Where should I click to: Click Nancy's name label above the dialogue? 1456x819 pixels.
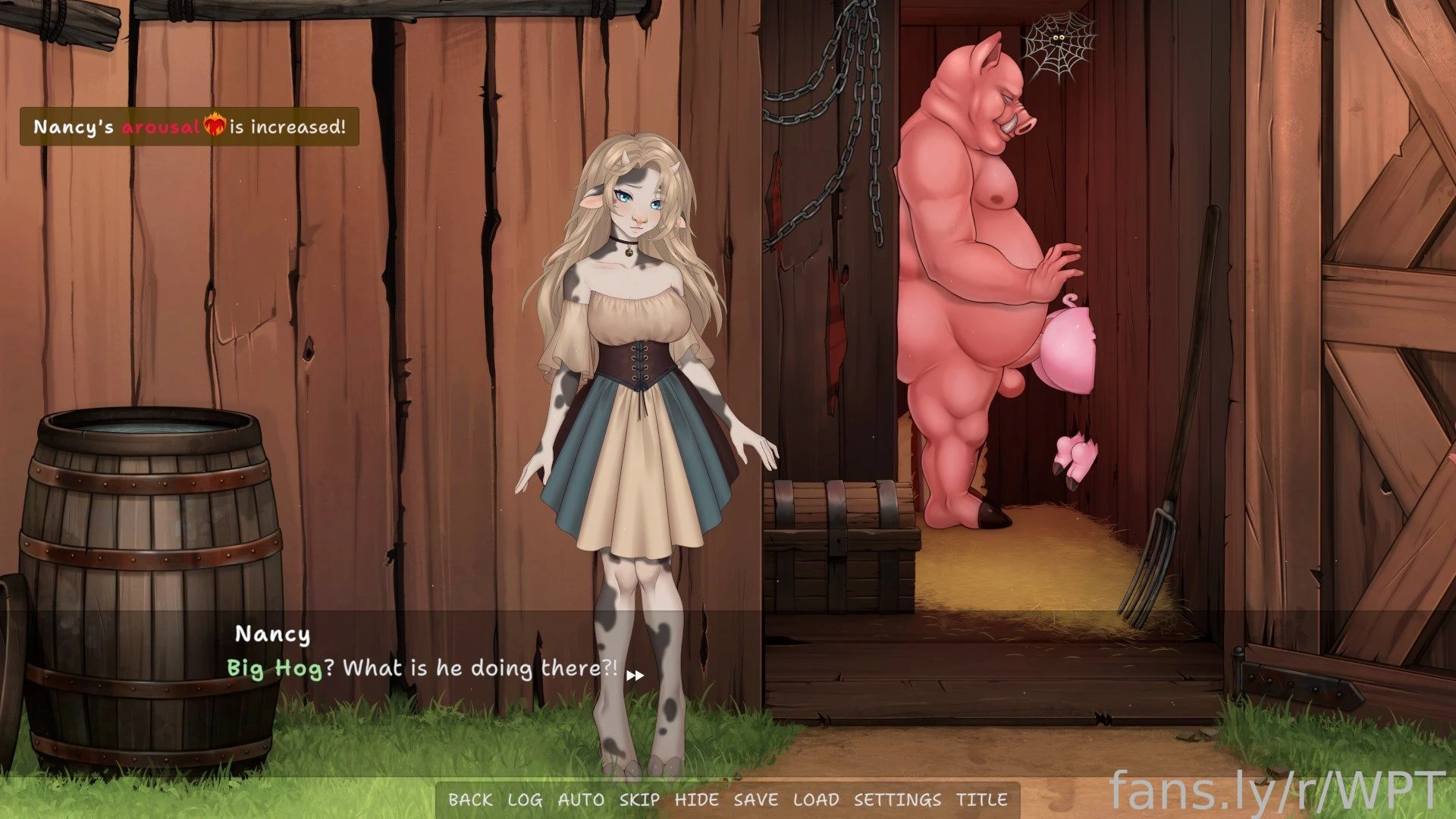pos(274,635)
